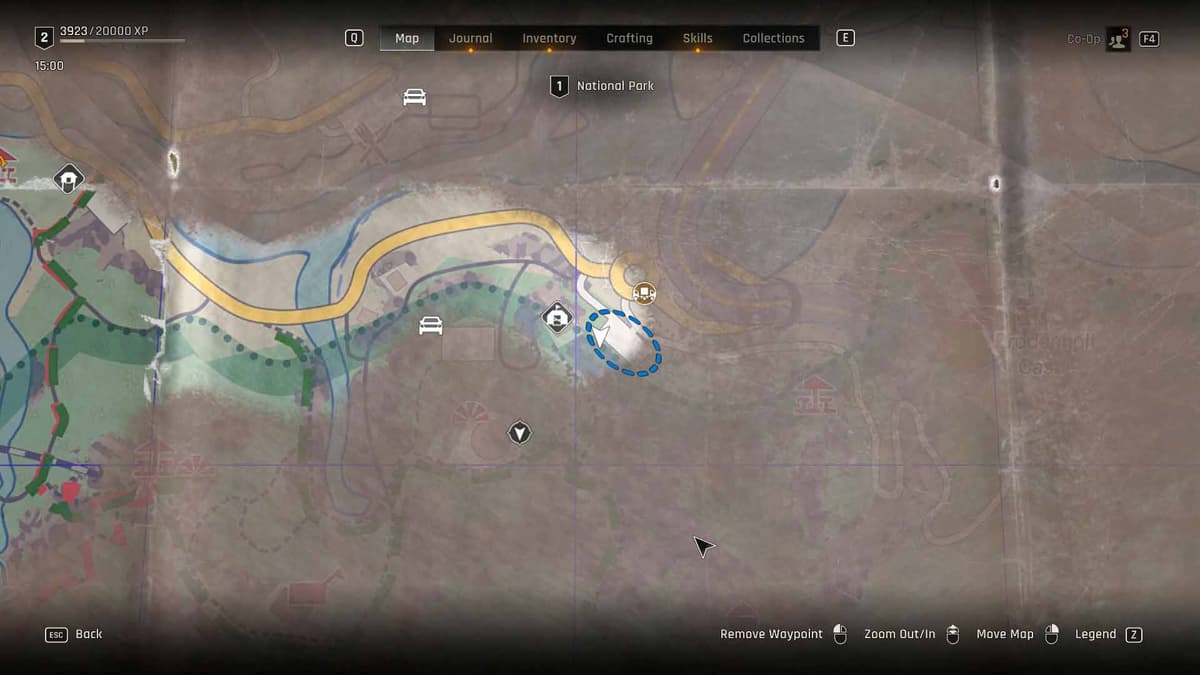Select the National Park quest tracker

point(604,86)
